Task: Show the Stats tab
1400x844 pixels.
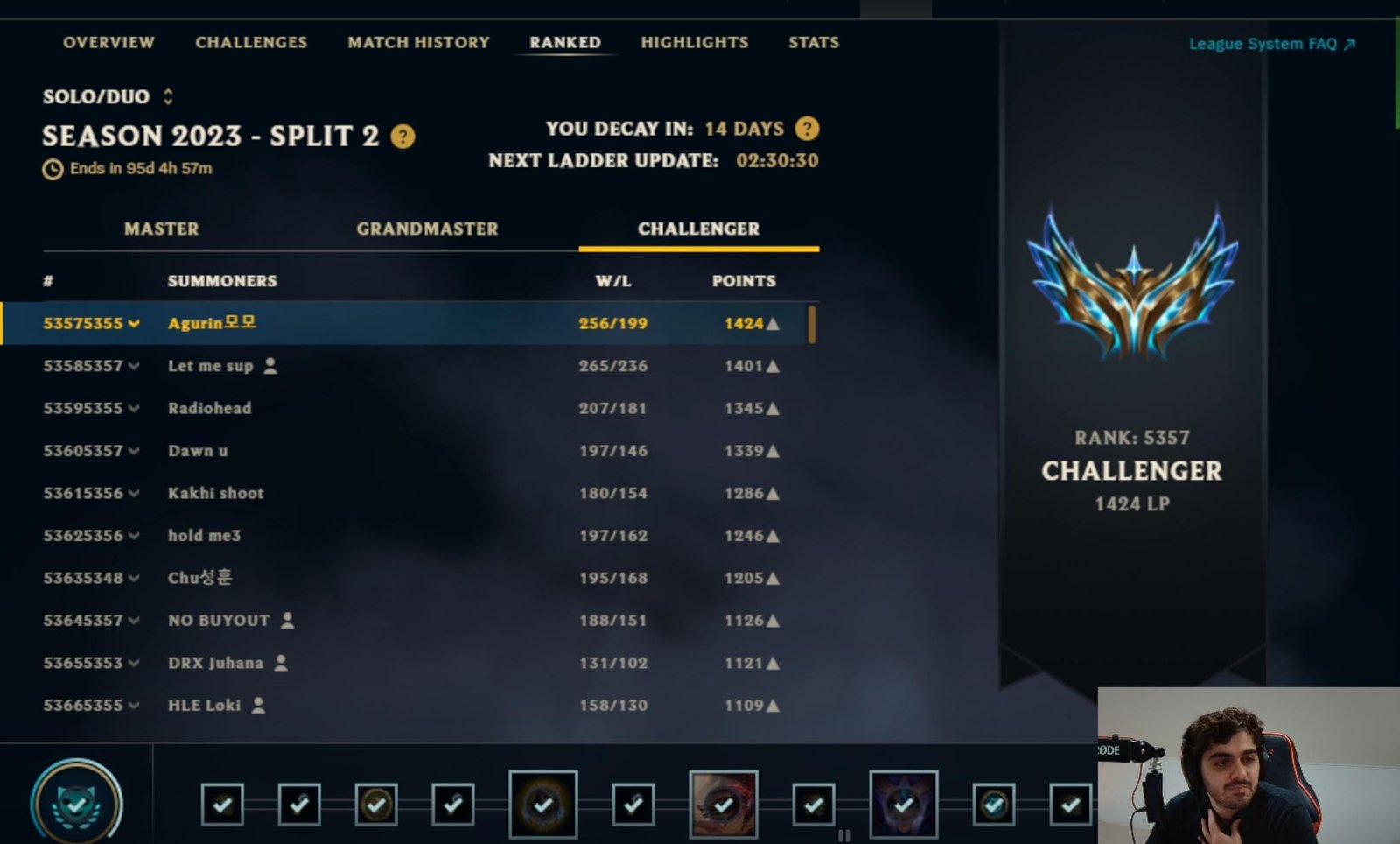Action: (x=813, y=42)
